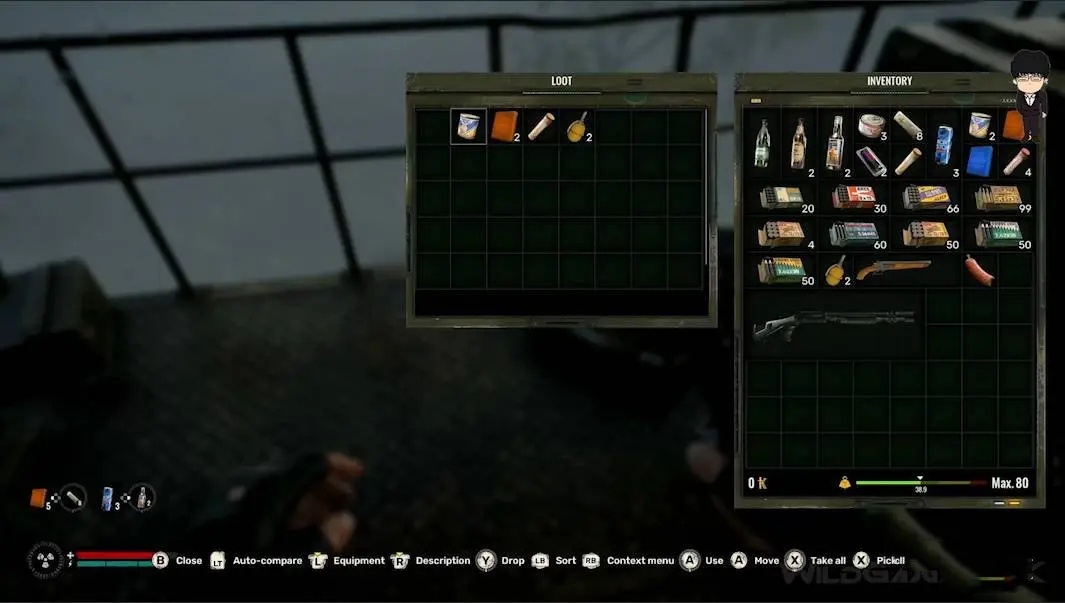This screenshot has width=1065, height=603.
Task: Select the ammo box with 20 rounds
Action: tap(781, 198)
